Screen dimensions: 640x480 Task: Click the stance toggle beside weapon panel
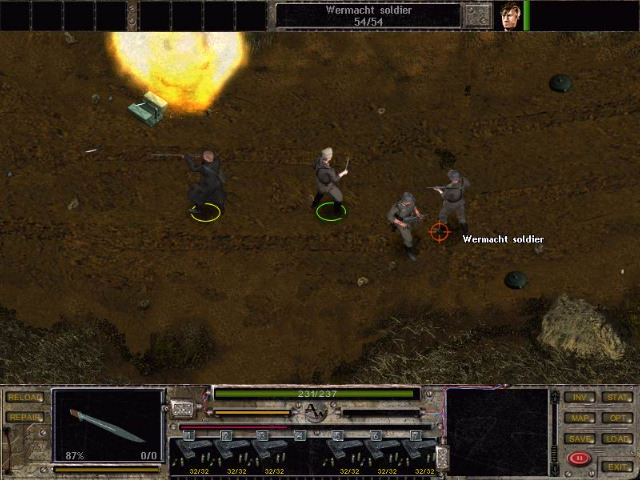point(181,408)
